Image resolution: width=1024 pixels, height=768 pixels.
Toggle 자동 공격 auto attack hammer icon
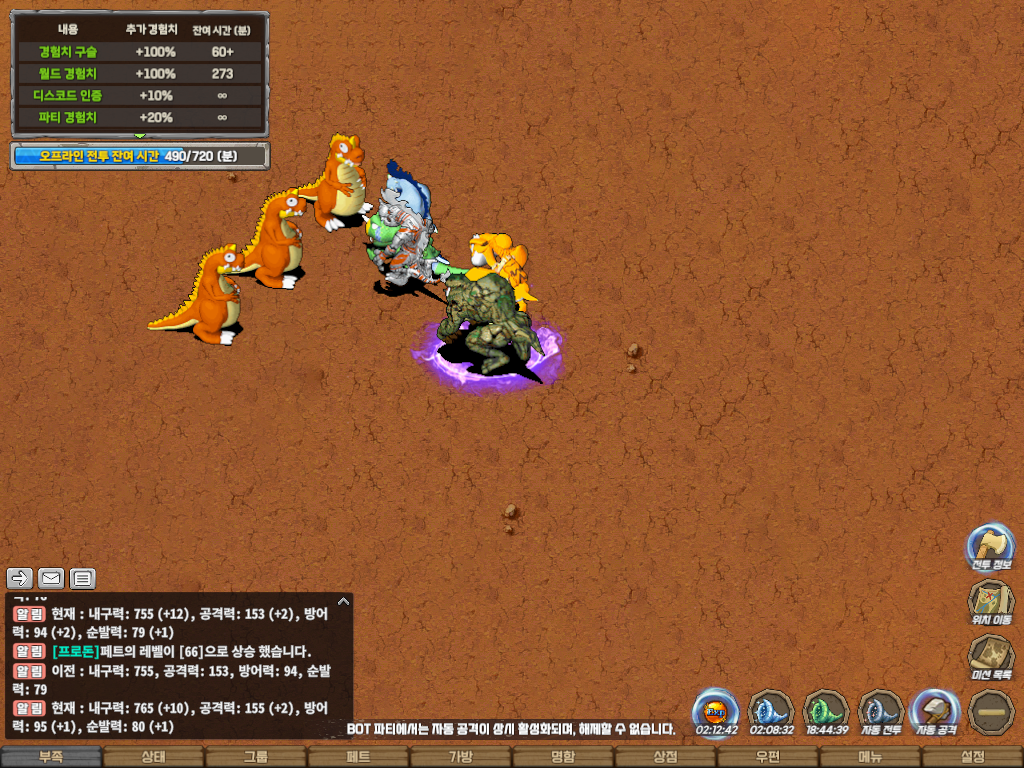pyautogui.click(x=936, y=711)
